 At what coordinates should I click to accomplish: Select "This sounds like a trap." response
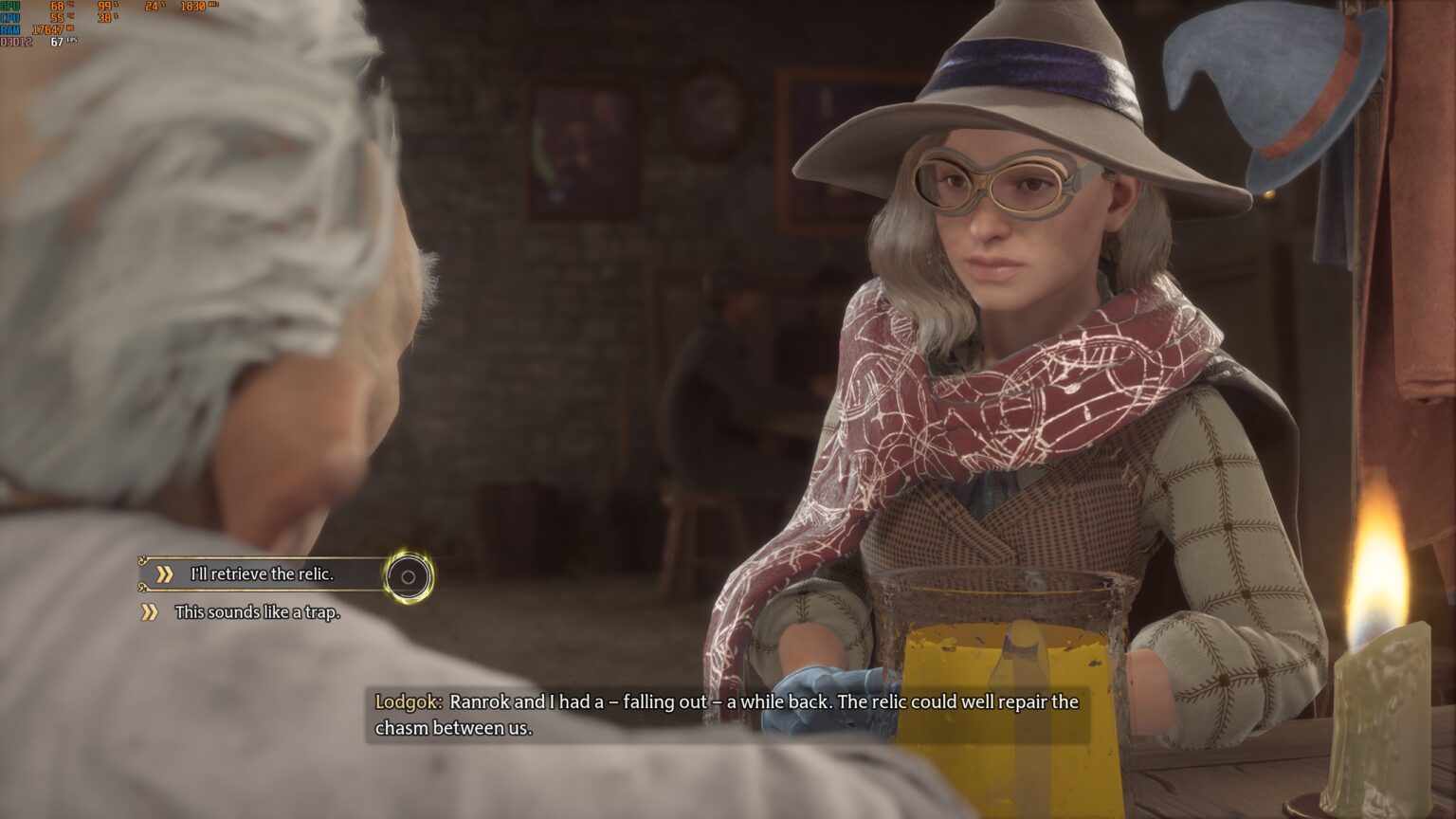point(256,612)
